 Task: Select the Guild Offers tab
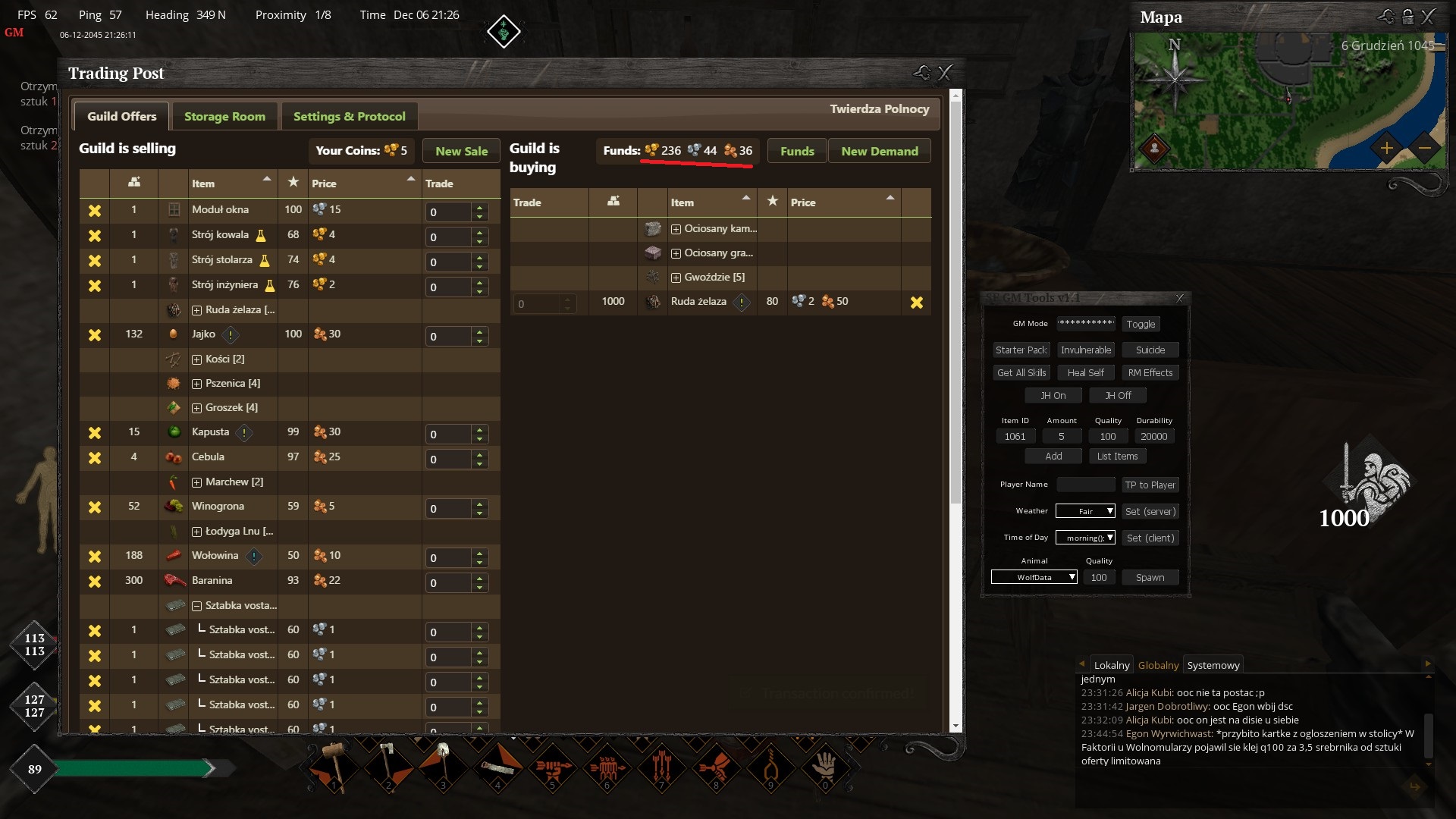[x=121, y=116]
